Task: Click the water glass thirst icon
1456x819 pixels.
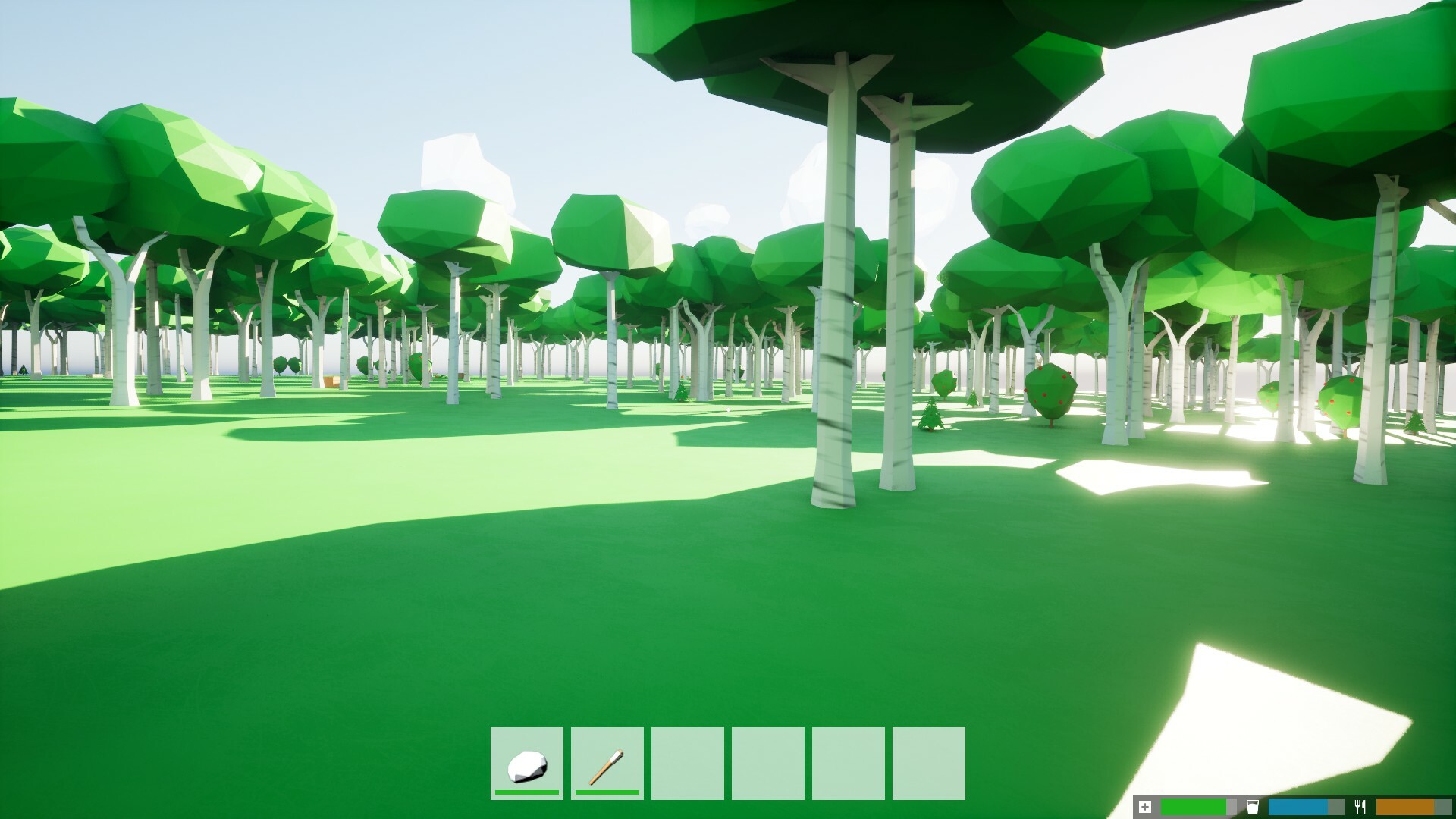Action: coord(1253,805)
